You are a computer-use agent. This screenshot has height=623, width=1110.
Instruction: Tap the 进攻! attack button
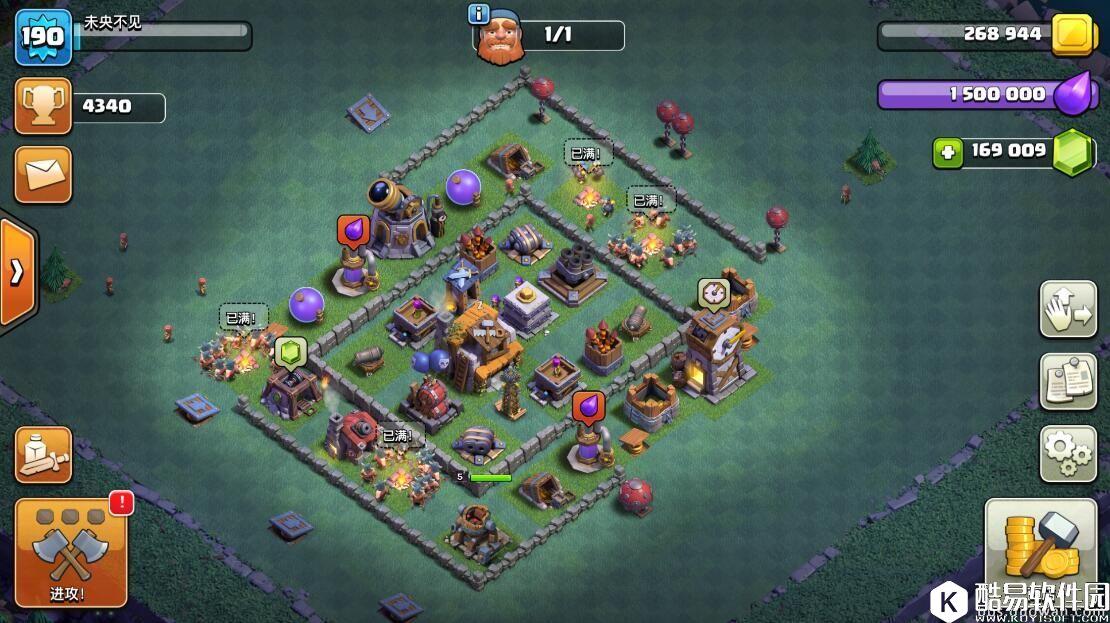(x=70, y=553)
